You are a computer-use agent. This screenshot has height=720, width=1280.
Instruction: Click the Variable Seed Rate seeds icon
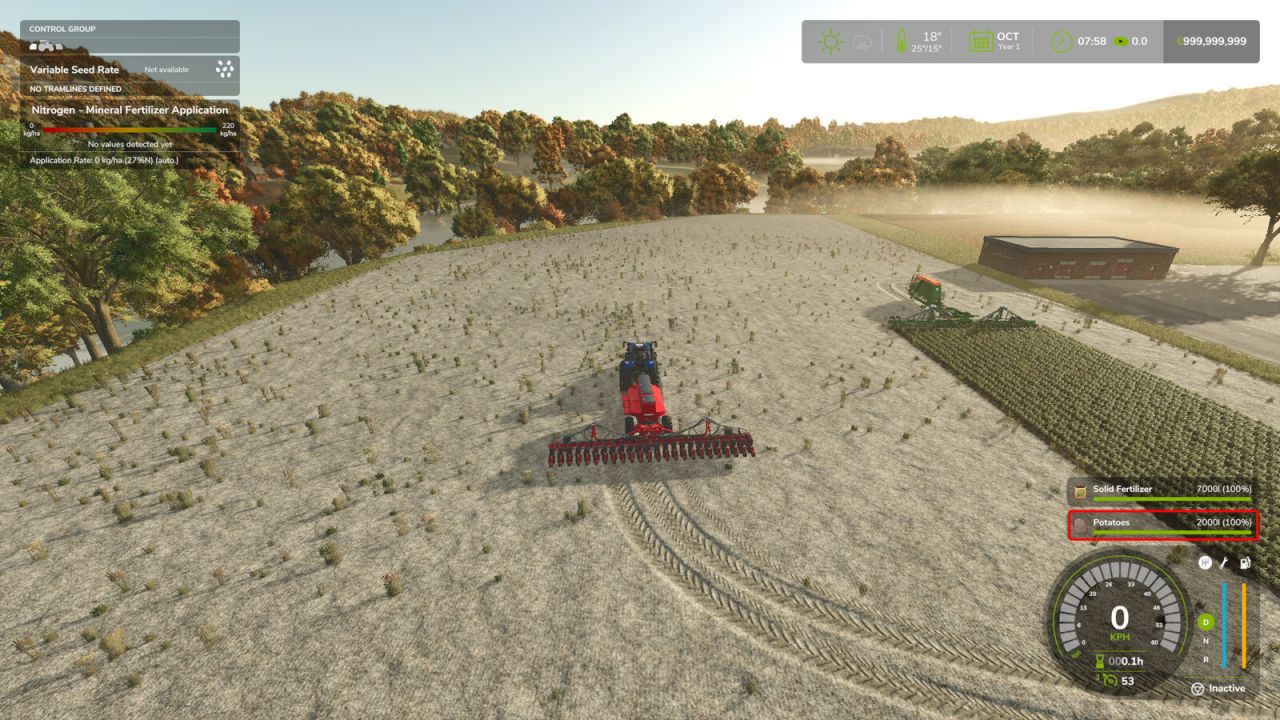[223, 70]
